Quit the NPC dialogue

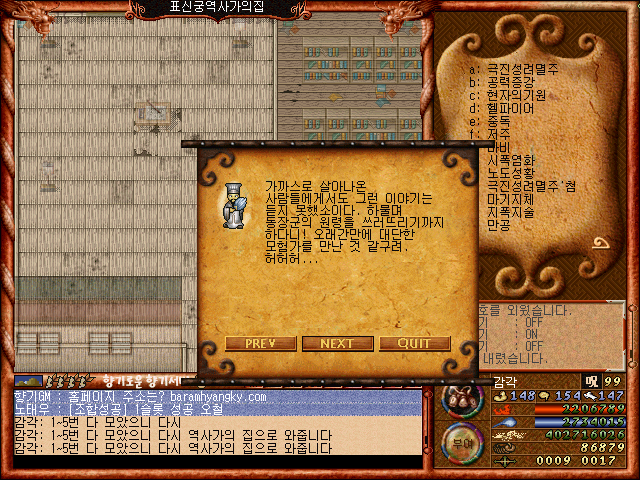pos(414,343)
